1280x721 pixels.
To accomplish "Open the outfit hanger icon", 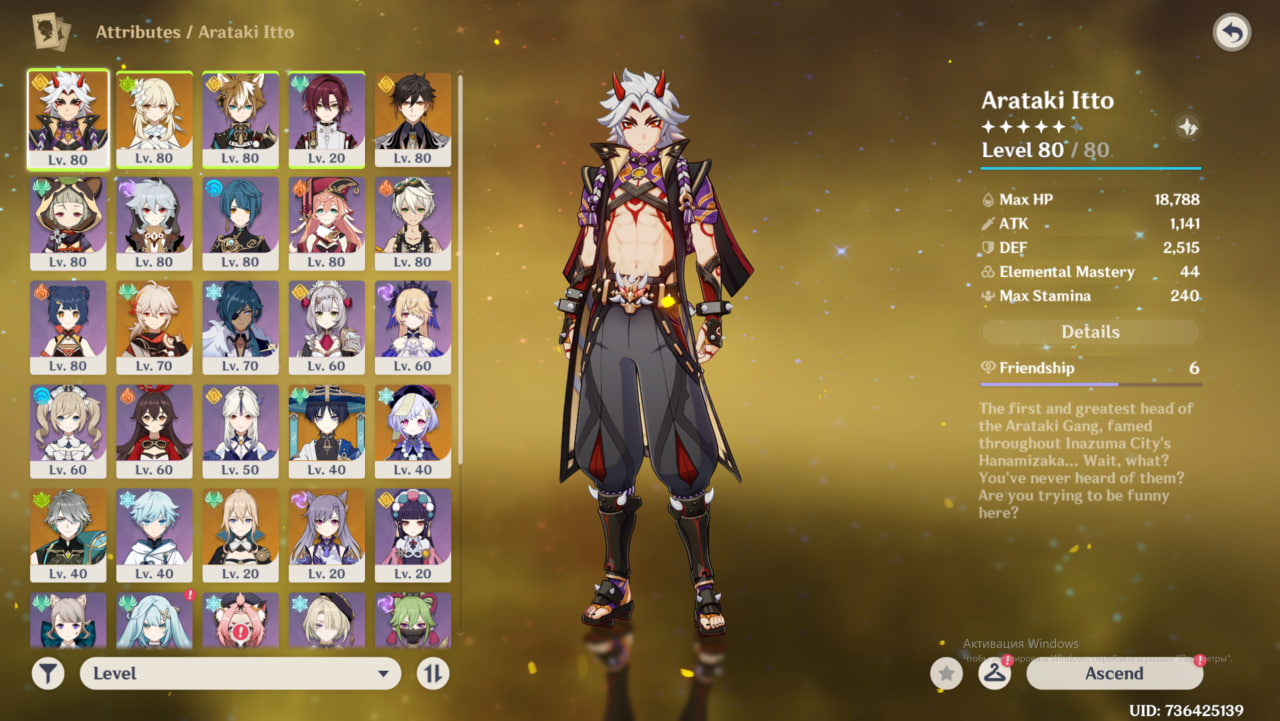I will click(993, 673).
